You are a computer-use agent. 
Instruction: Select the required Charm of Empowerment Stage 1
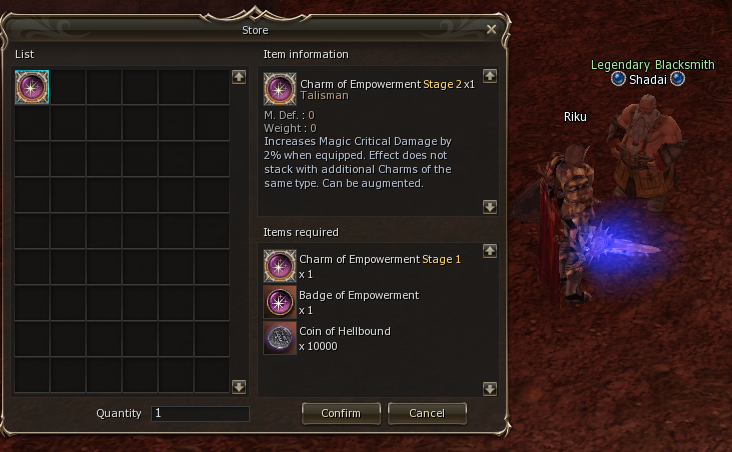(280, 266)
